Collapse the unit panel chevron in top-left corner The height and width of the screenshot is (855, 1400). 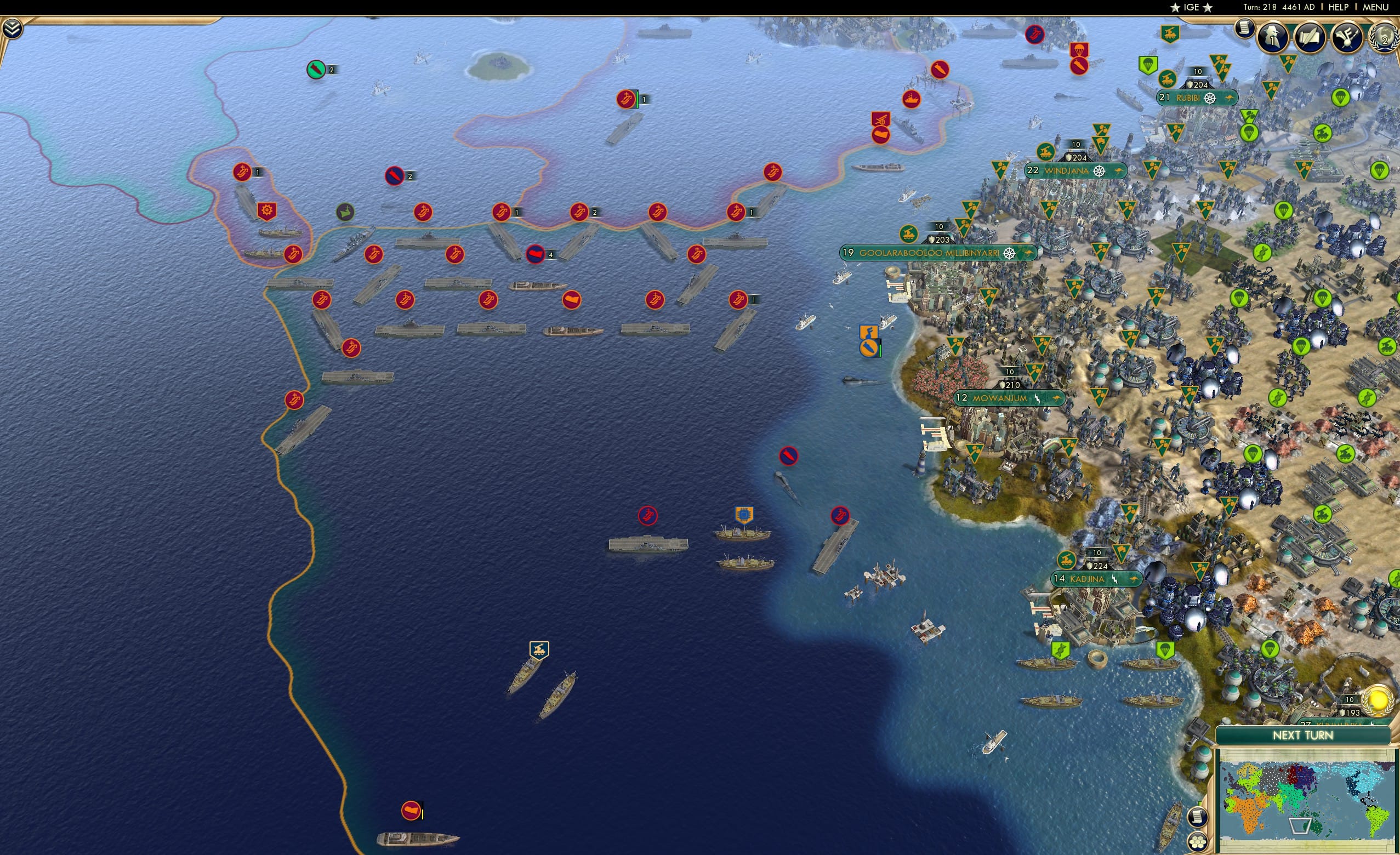(13, 29)
